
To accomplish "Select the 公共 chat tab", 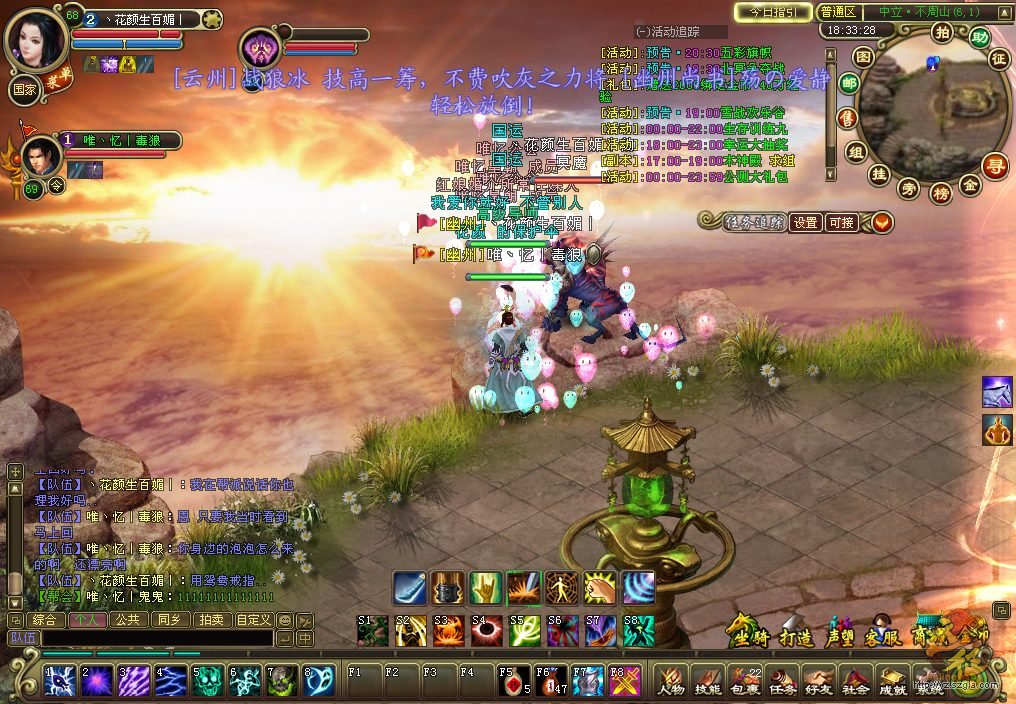I will tap(128, 620).
